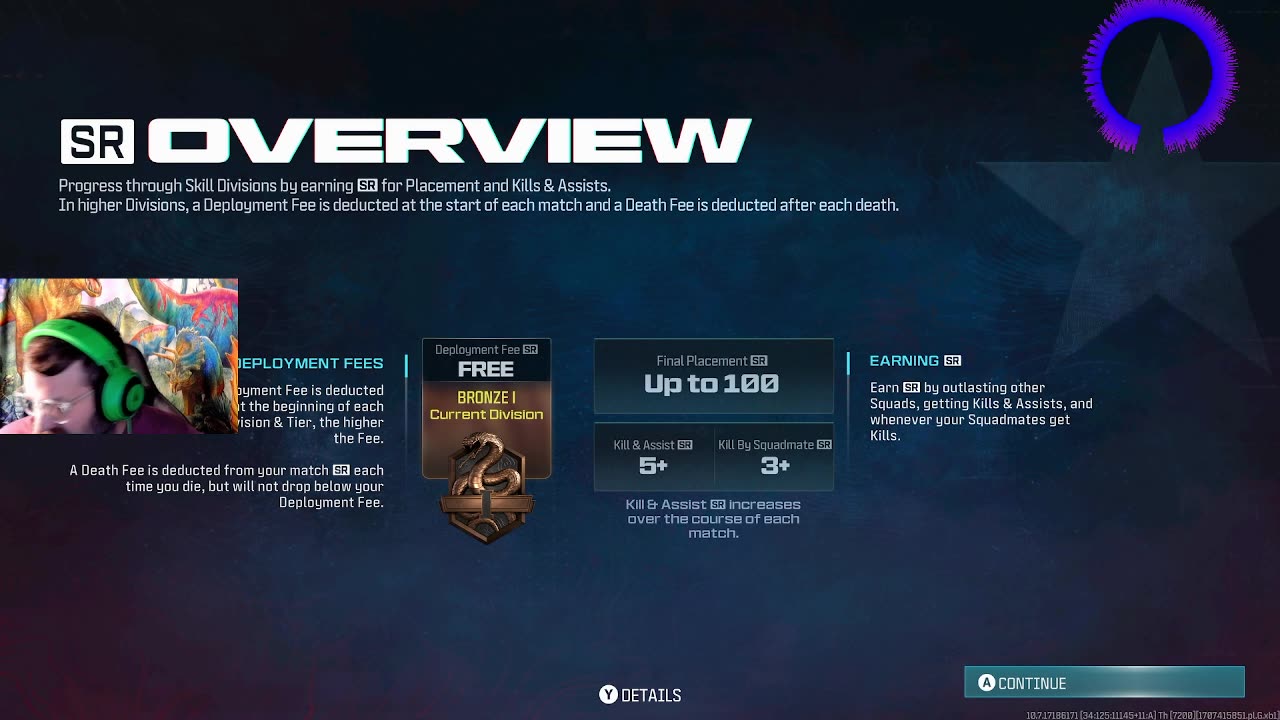Select the Kill & Assist 5+ panel
The image size is (1280, 720).
pos(655,457)
